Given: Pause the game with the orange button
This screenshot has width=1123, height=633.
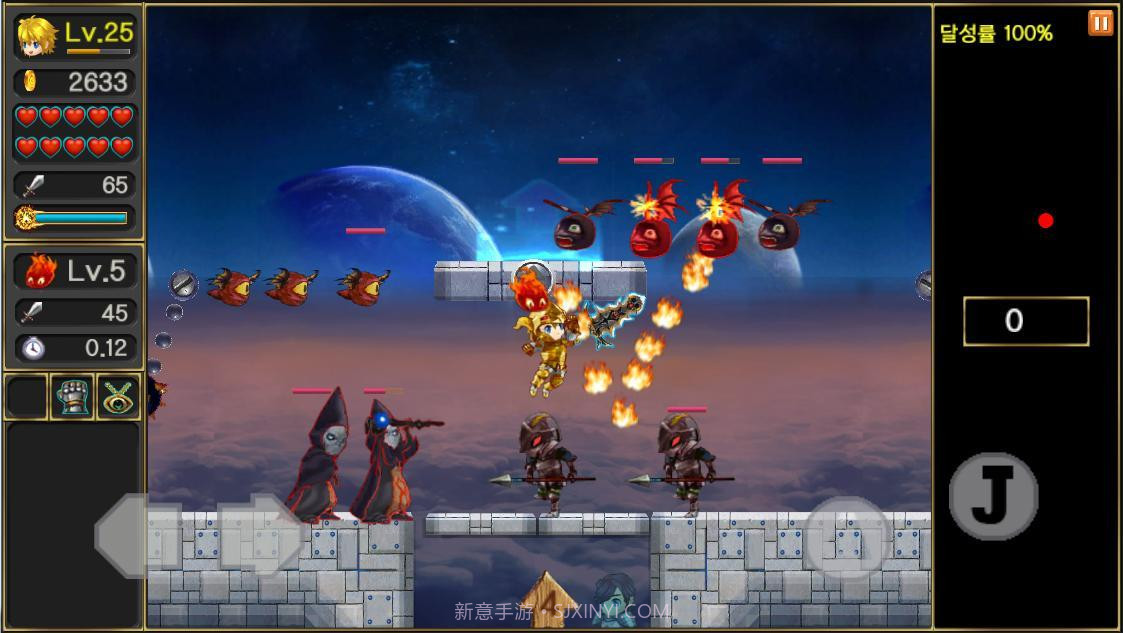Looking at the screenshot, I should click(1100, 23).
